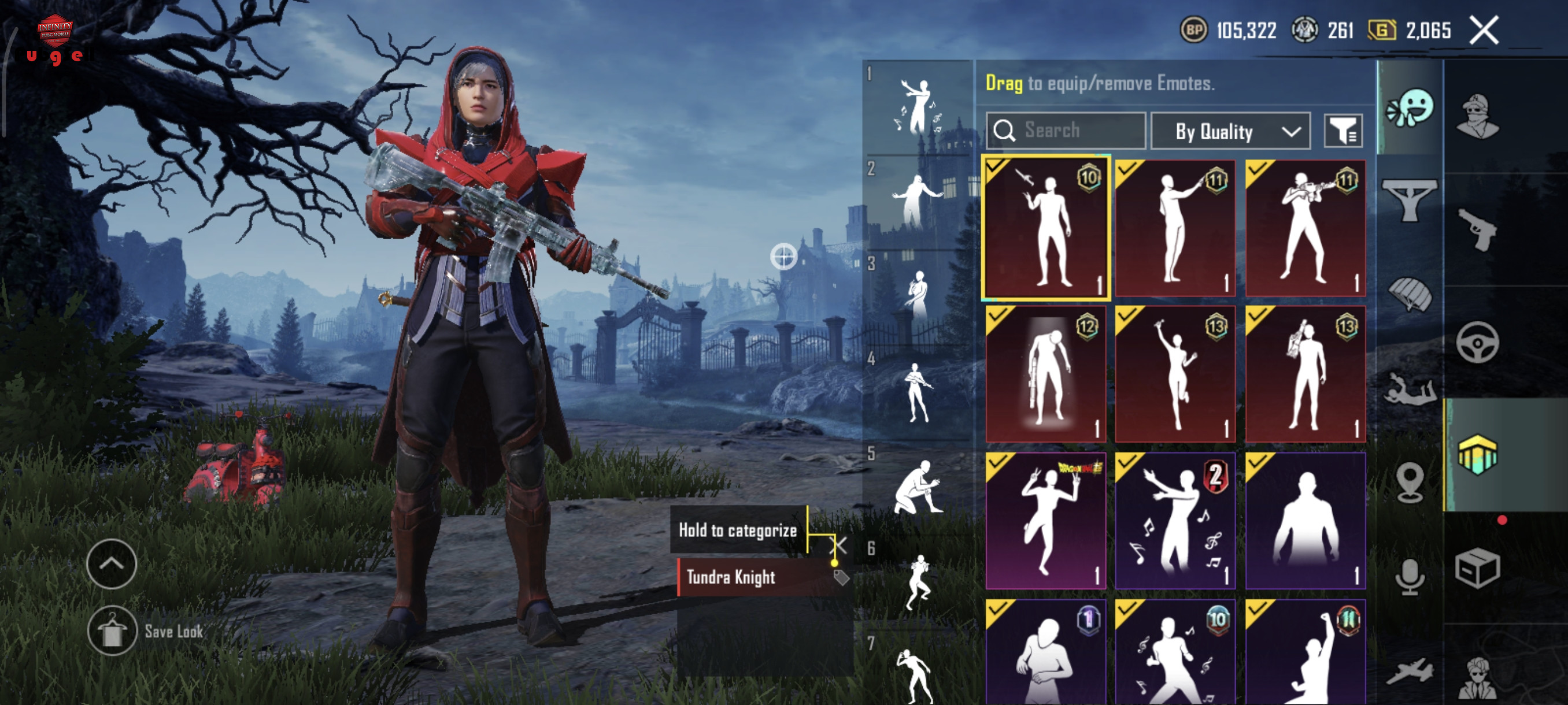Open the airplane category tab

(1409, 672)
